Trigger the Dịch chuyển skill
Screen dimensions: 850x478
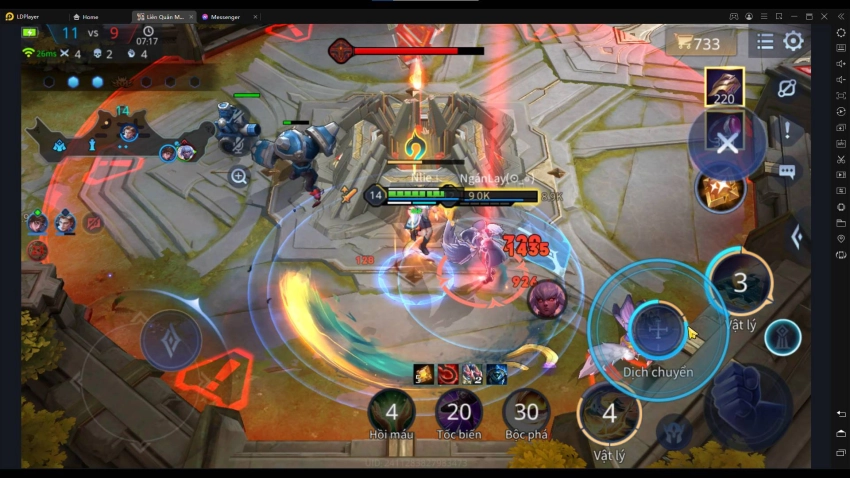(x=657, y=330)
